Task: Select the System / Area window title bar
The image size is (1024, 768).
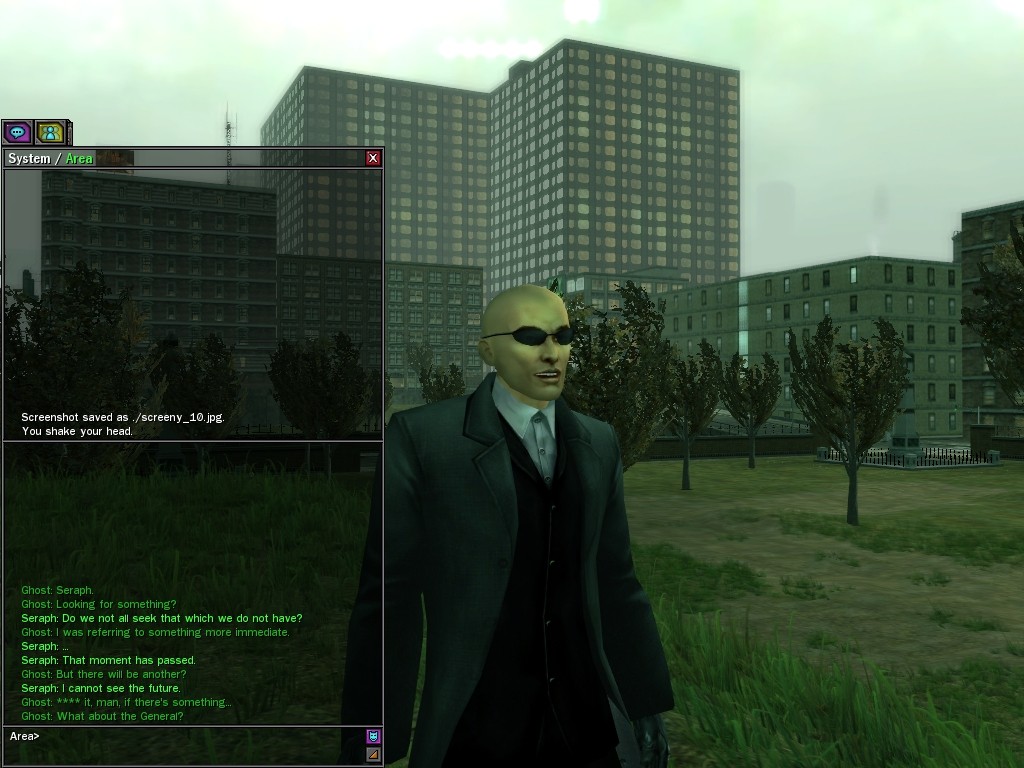Action: (200, 158)
